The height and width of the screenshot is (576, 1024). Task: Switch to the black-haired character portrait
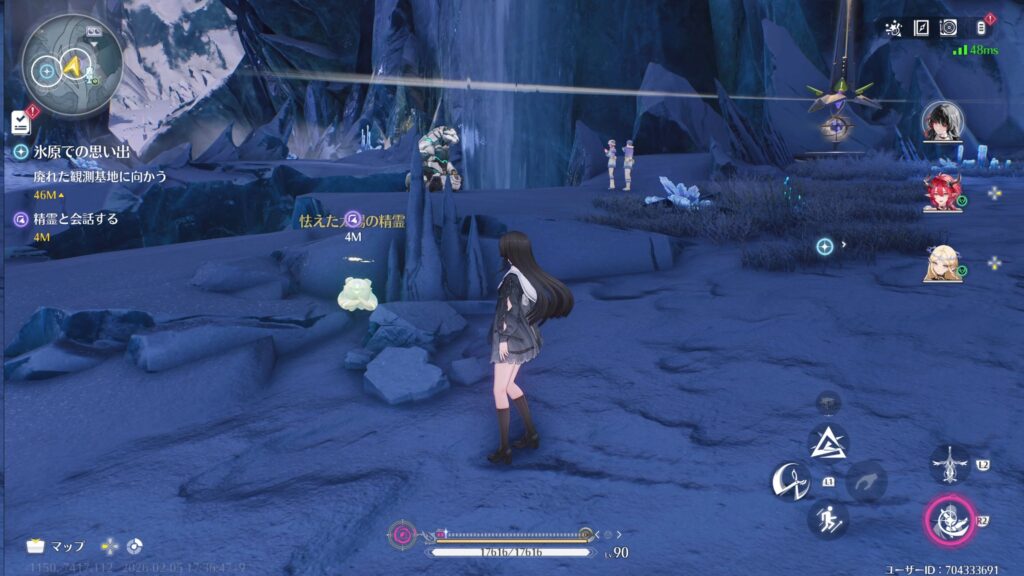coord(942,121)
